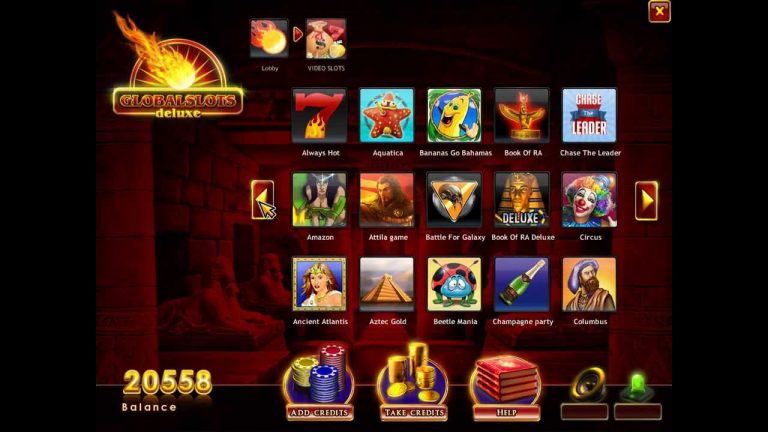Choose the Aquatica starfish game
Image resolution: width=768 pixels, height=432 pixels.
[x=387, y=116]
